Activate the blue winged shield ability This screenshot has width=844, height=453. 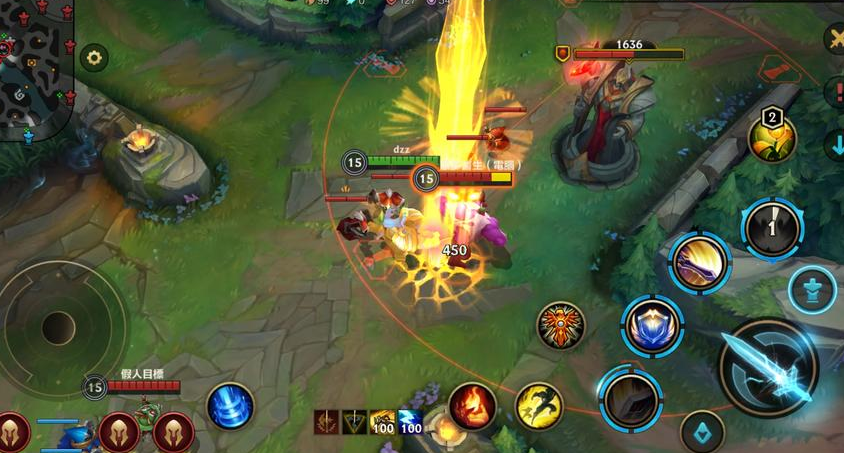652,326
